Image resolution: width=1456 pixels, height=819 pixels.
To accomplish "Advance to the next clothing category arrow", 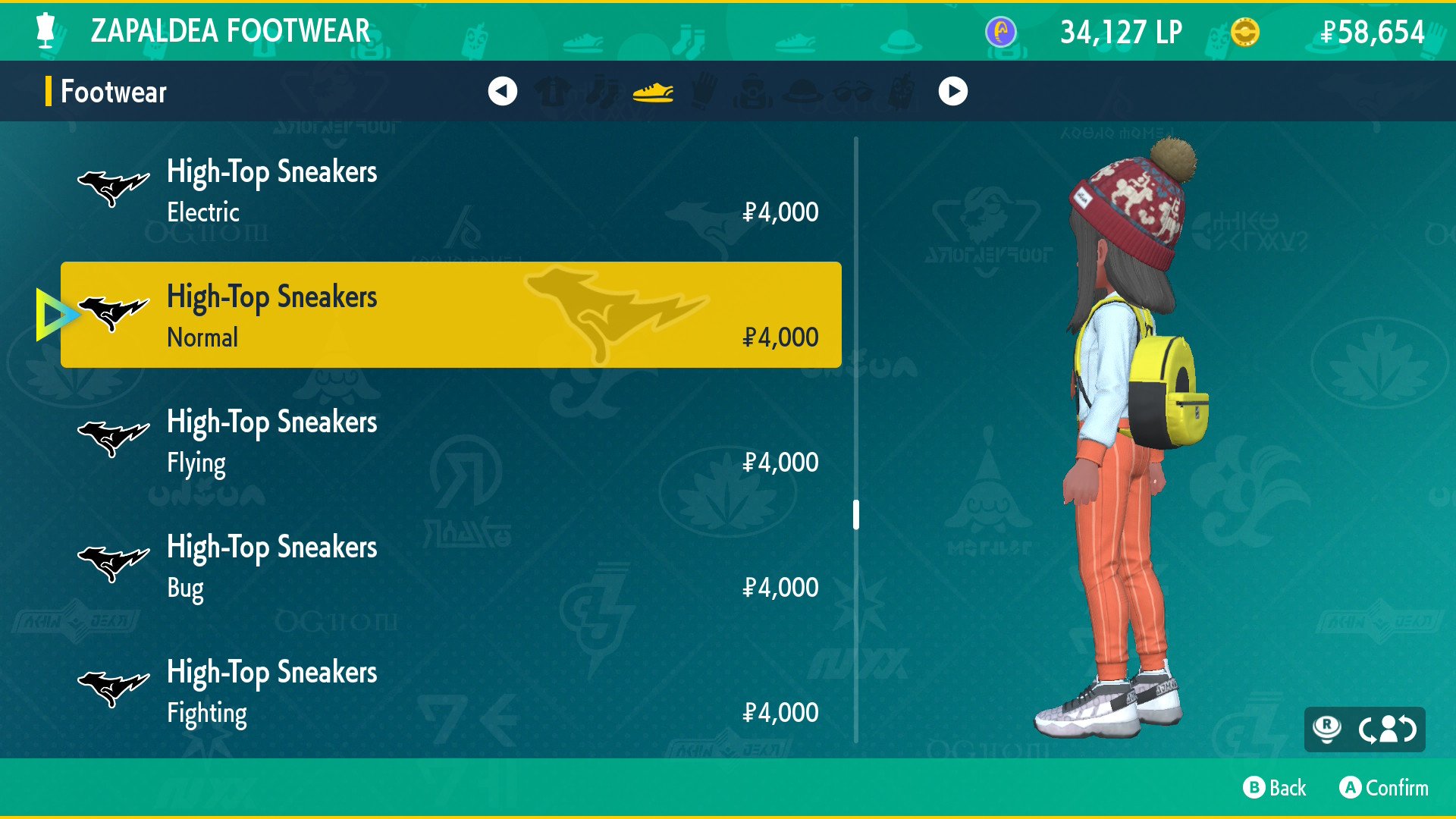I will (x=952, y=92).
